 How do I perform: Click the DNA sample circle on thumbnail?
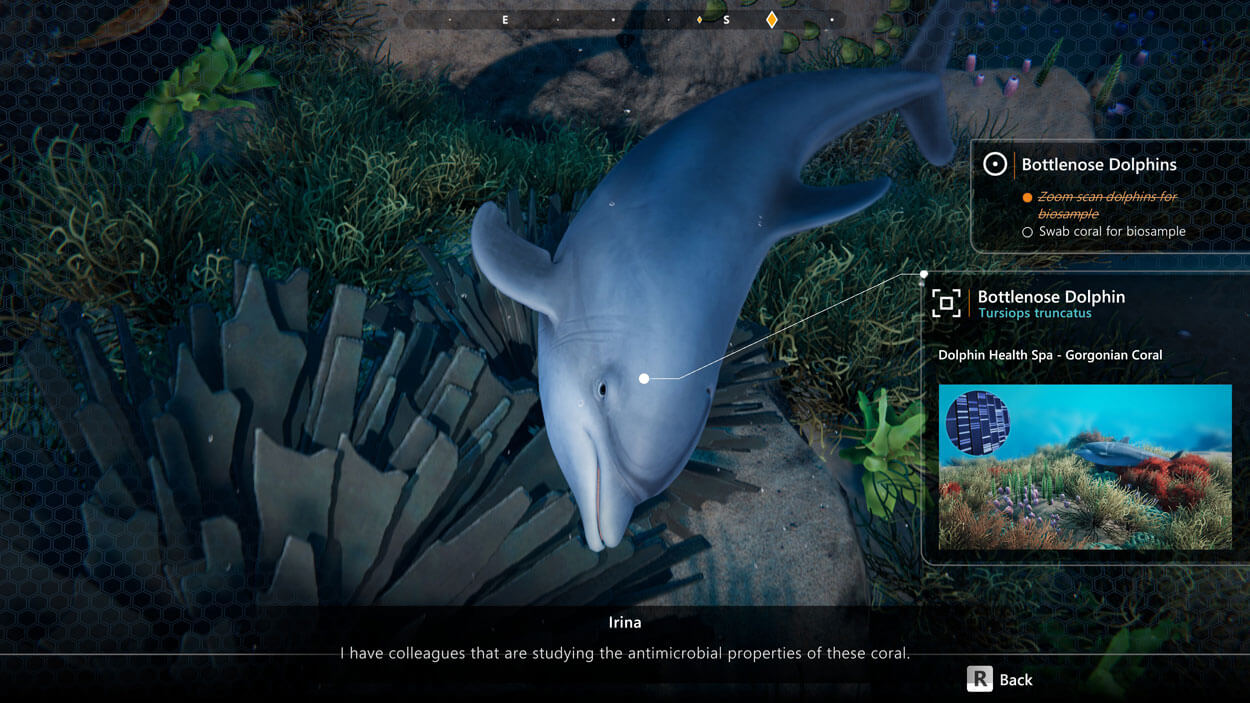pyautogui.click(x=977, y=423)
